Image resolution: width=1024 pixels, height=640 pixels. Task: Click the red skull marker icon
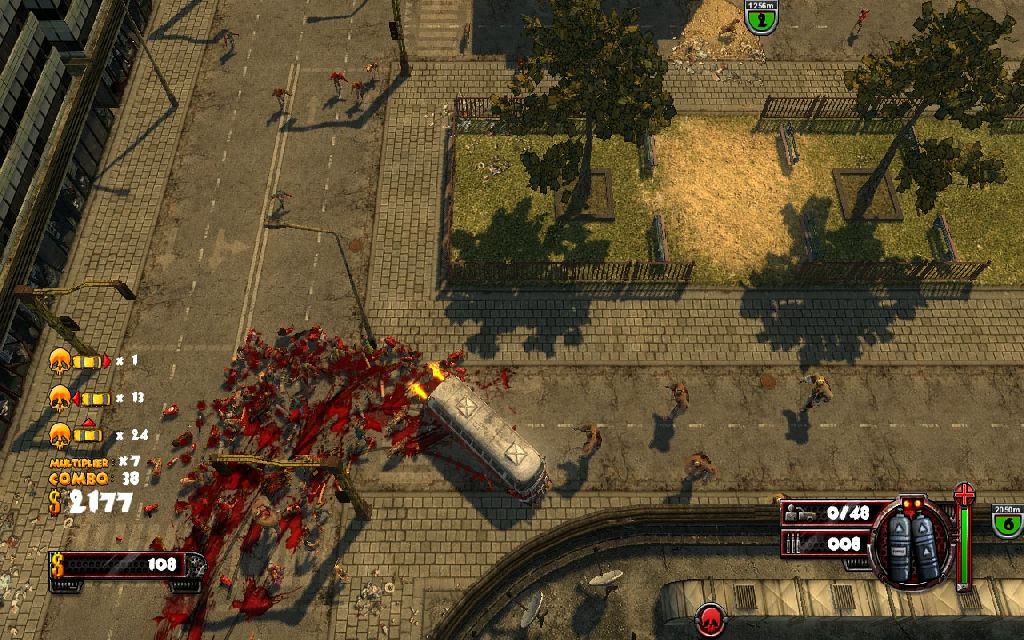pyautogui.click(x=712, y=617)
